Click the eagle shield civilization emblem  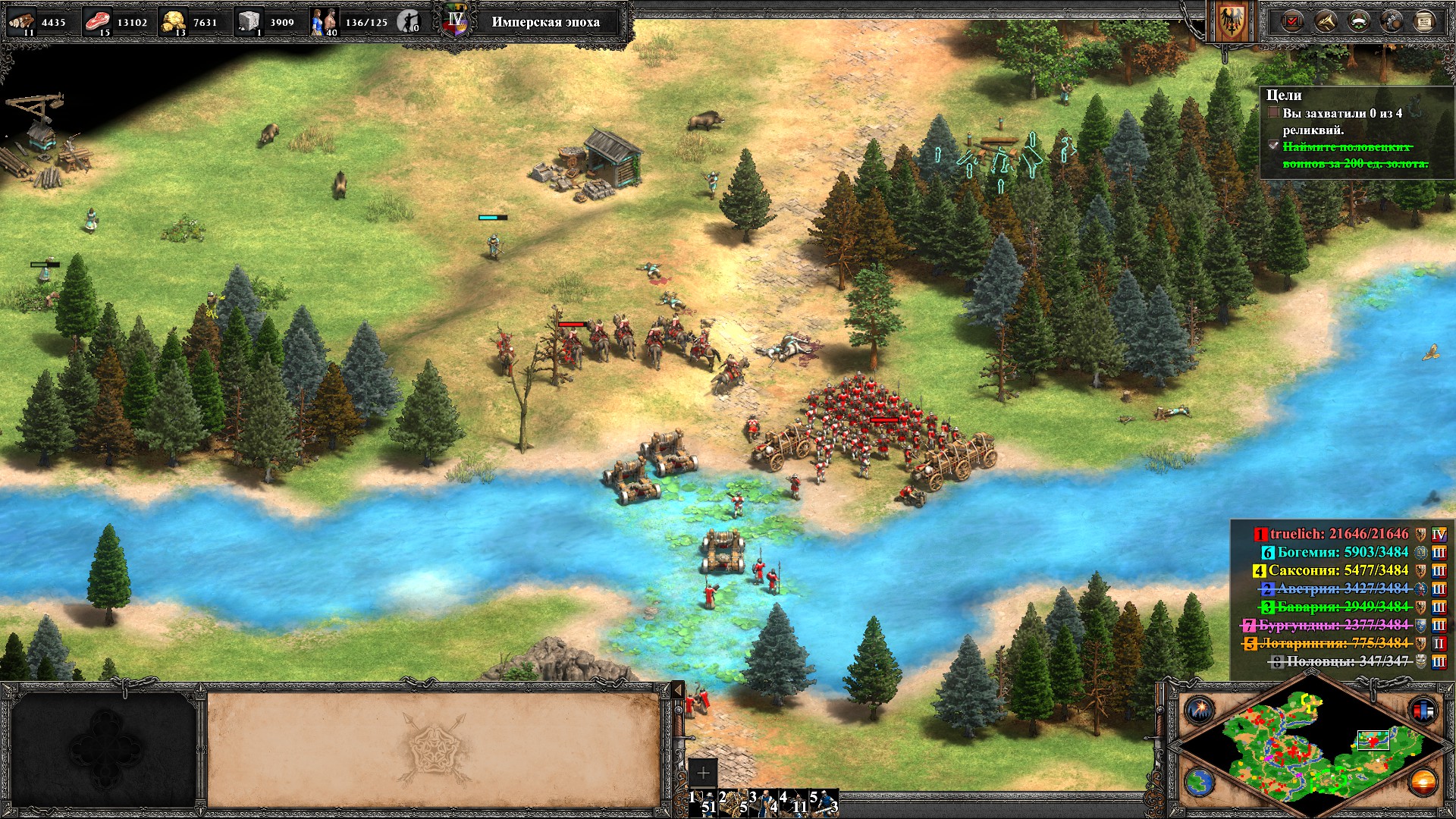click(1230, 23)
